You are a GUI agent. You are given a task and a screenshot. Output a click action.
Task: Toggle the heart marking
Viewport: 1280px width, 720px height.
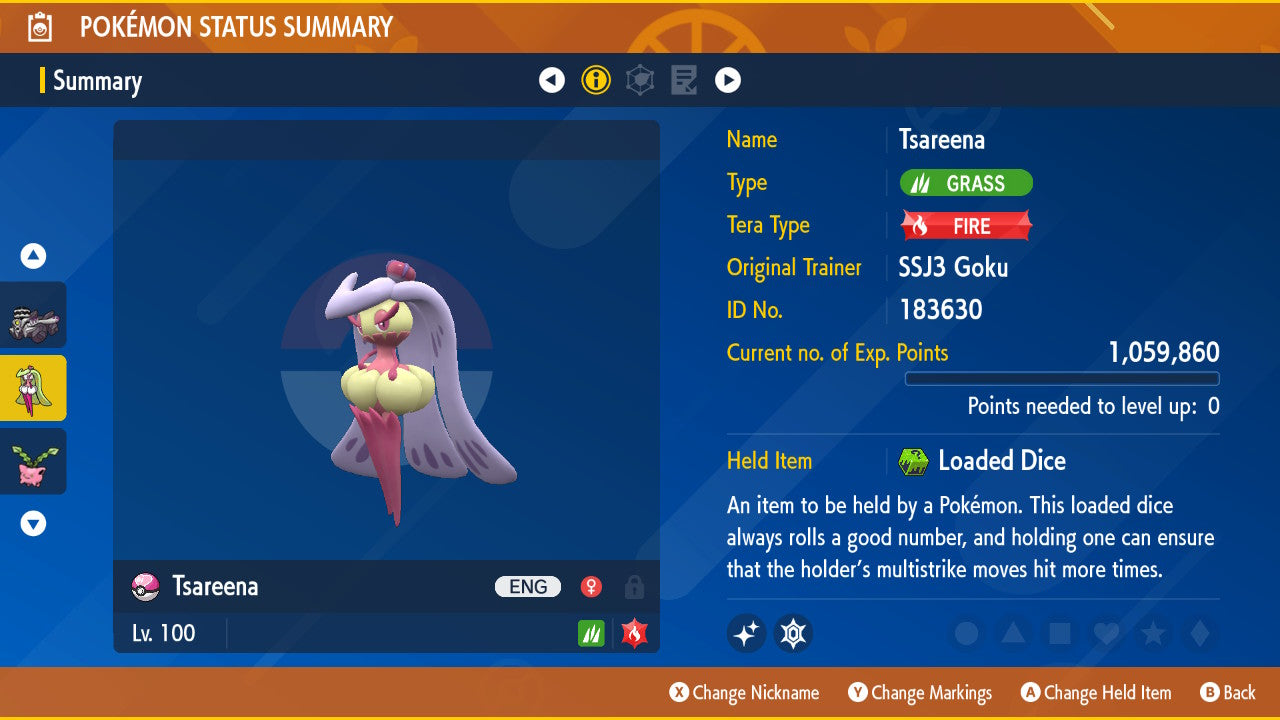1105,633
